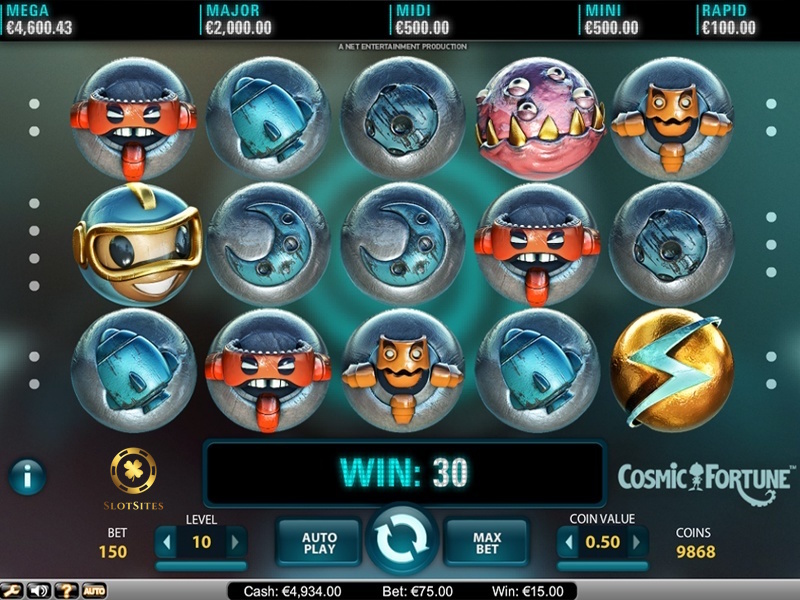This screenshot has width=800, height=600.
Task: Increase the bet level with right arrow
Action: click(x=236, y=542)
